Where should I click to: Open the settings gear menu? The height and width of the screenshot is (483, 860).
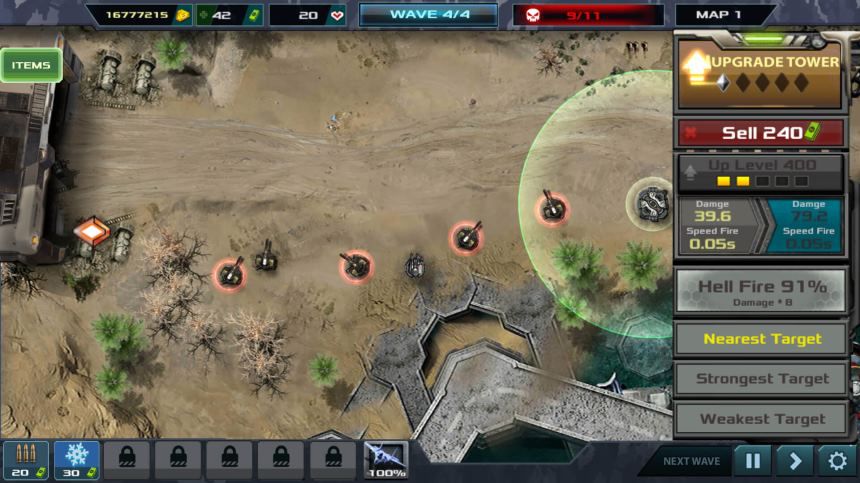tap(837, 461)
